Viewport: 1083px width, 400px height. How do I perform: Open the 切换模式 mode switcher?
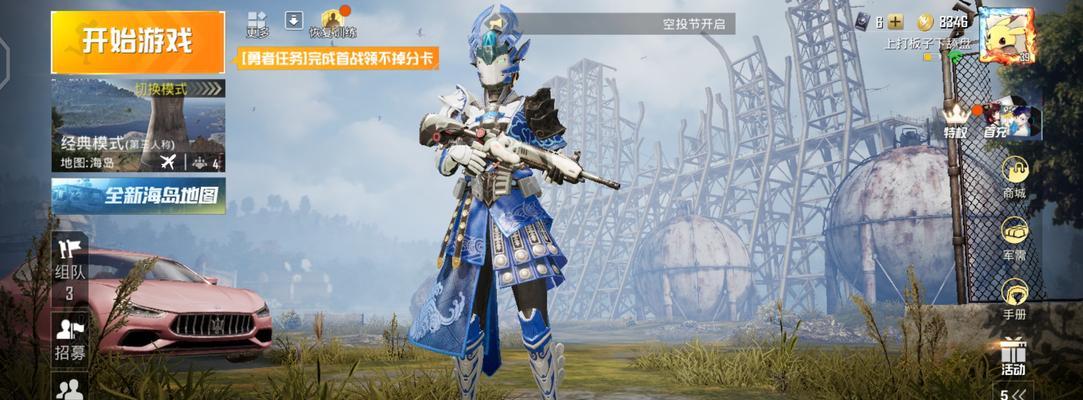coord(160,89)
